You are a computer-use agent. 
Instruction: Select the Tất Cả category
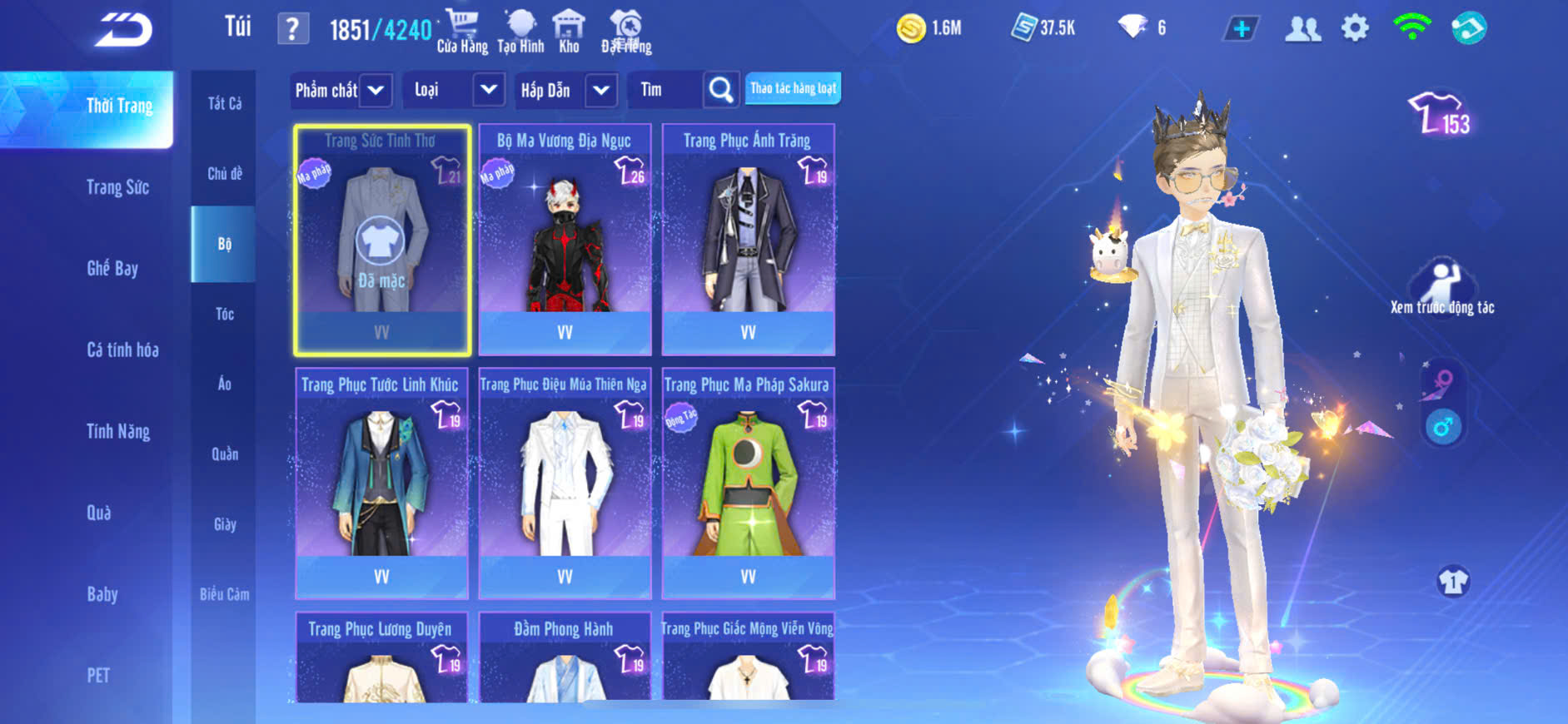click(x=224, y=103)
